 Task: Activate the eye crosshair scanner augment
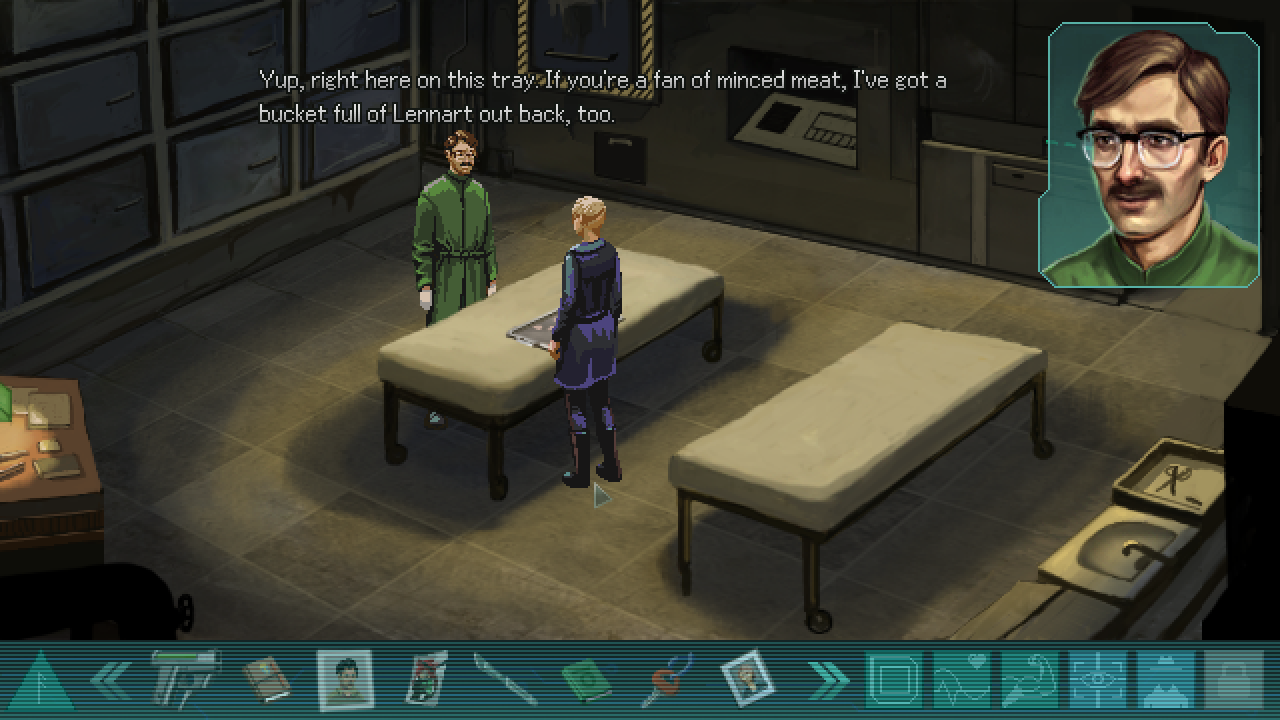[x=1097, y=680]
